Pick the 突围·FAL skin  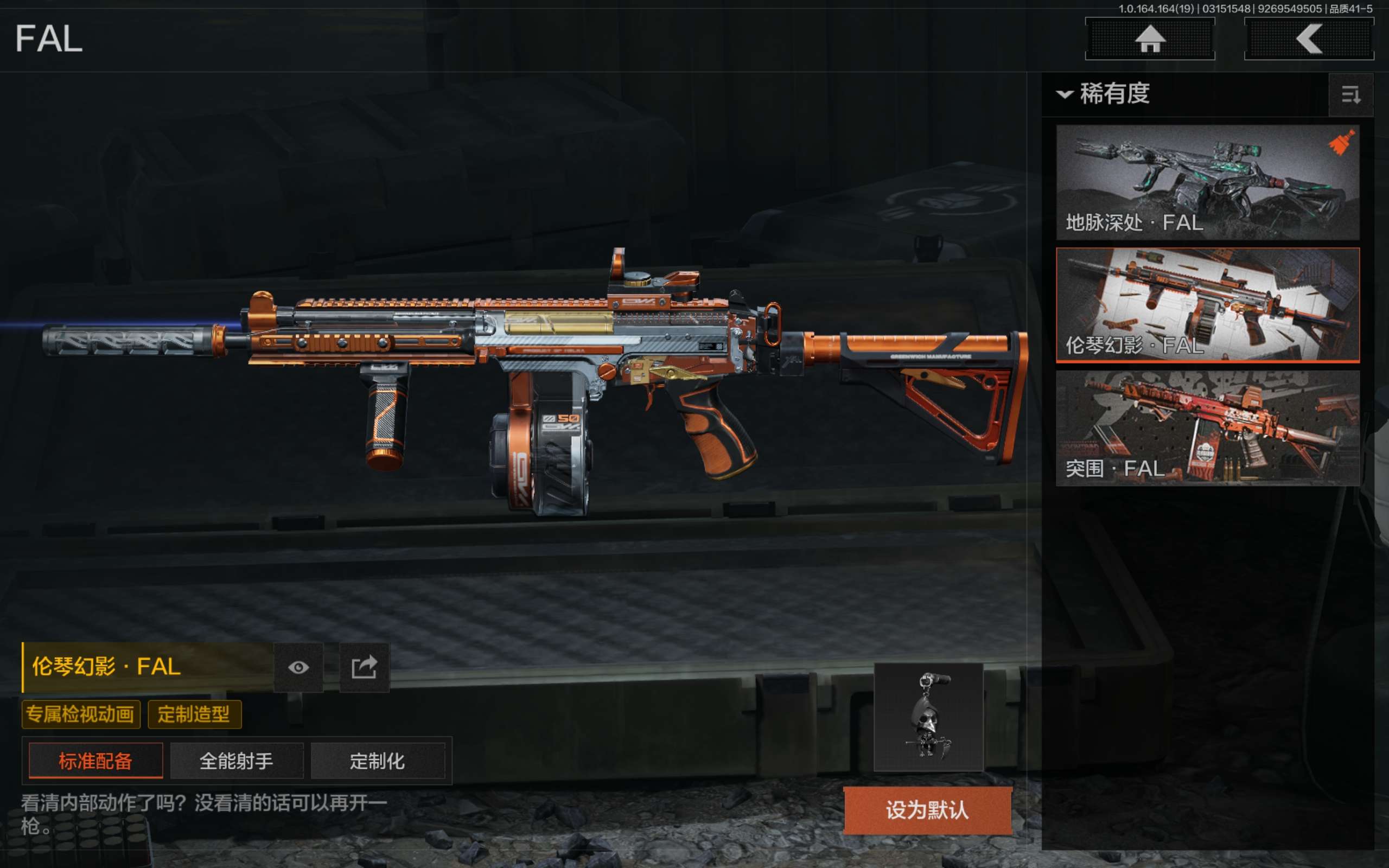pyautogui.click(x=1207, y=427)
